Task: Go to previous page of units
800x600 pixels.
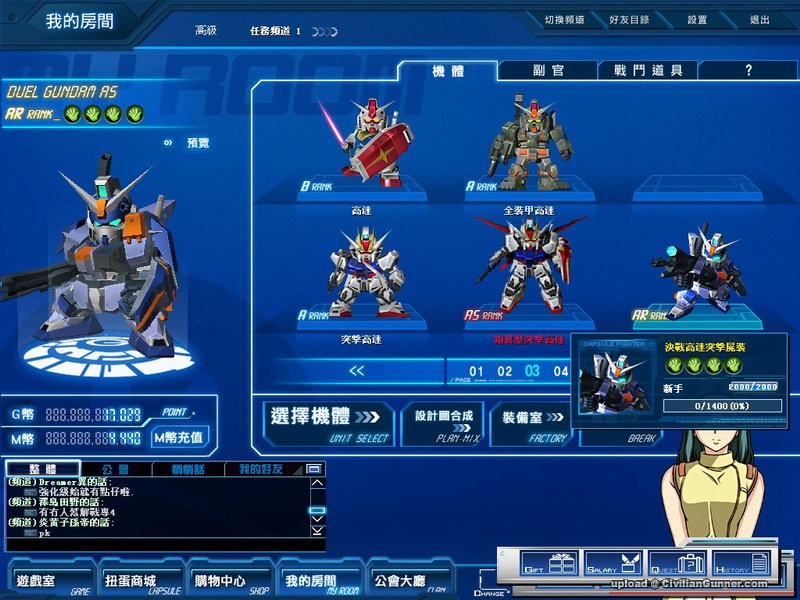Action: [x=357, y=371]
